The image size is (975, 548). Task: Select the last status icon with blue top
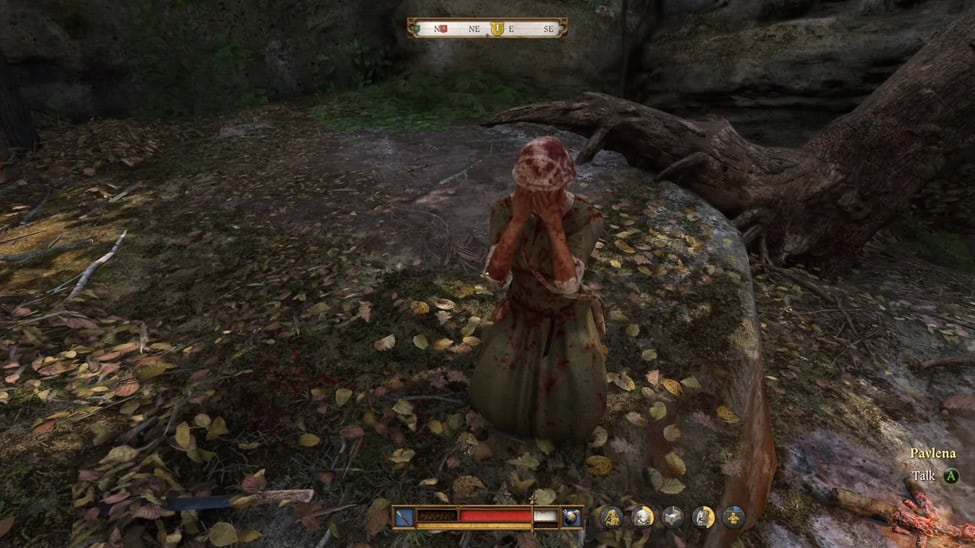[733, 516]
